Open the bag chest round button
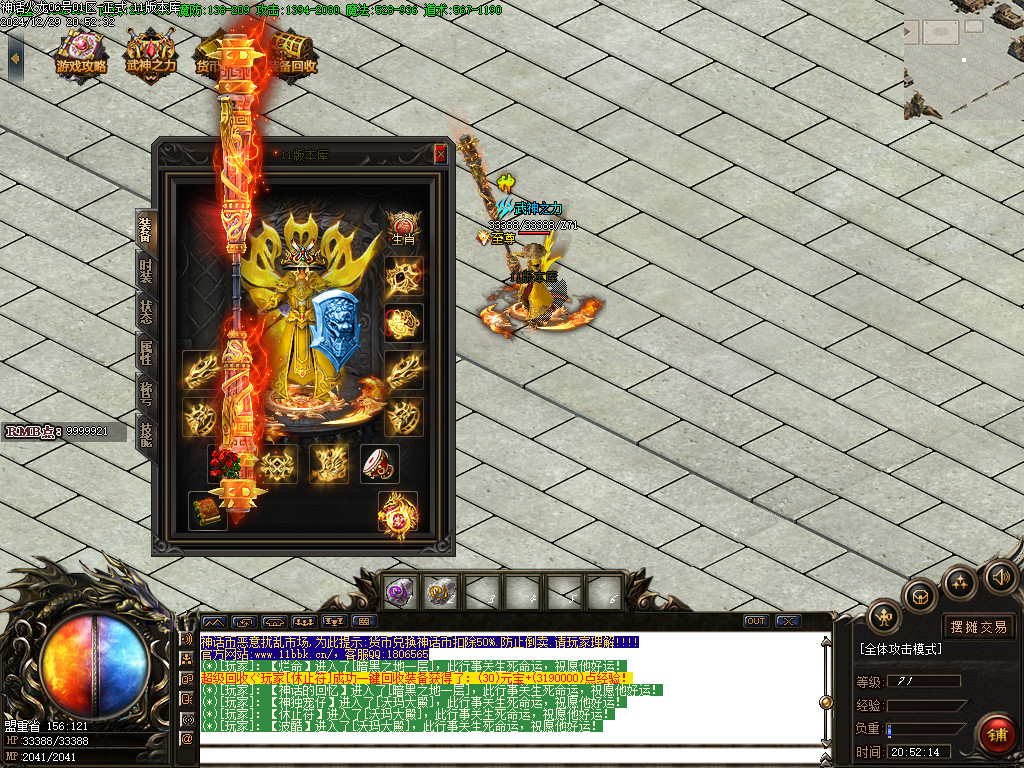The image size is (1024, 768). tap(920, 596)
